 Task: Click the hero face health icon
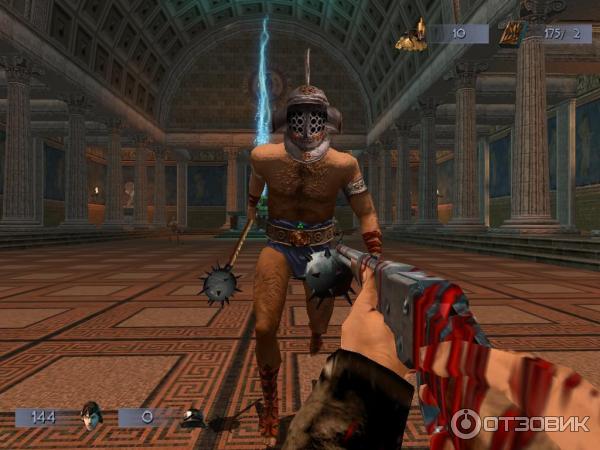[91, 415]
